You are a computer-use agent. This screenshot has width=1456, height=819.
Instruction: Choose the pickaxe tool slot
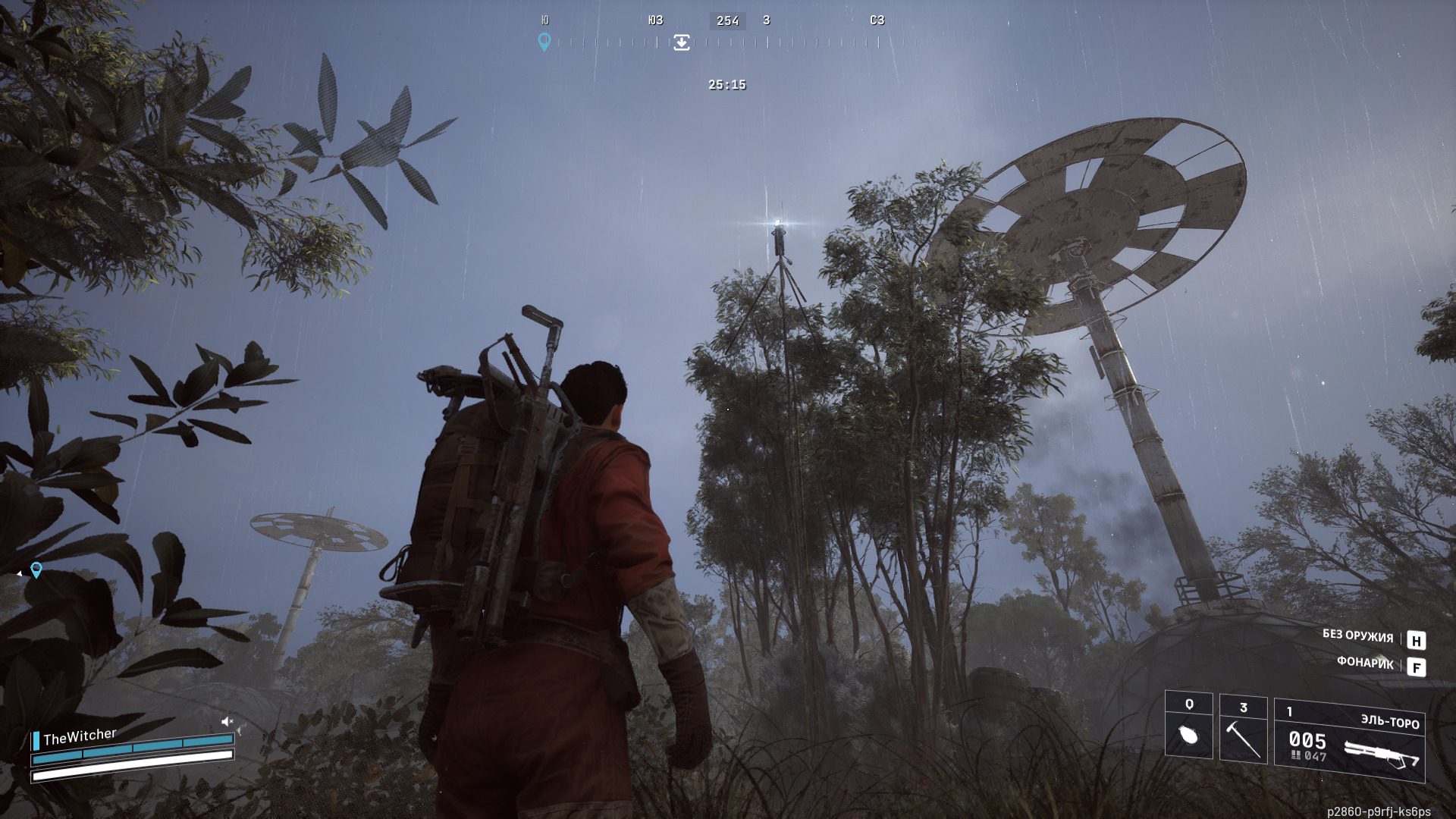pyautogui.click(x=1243, y=730)
